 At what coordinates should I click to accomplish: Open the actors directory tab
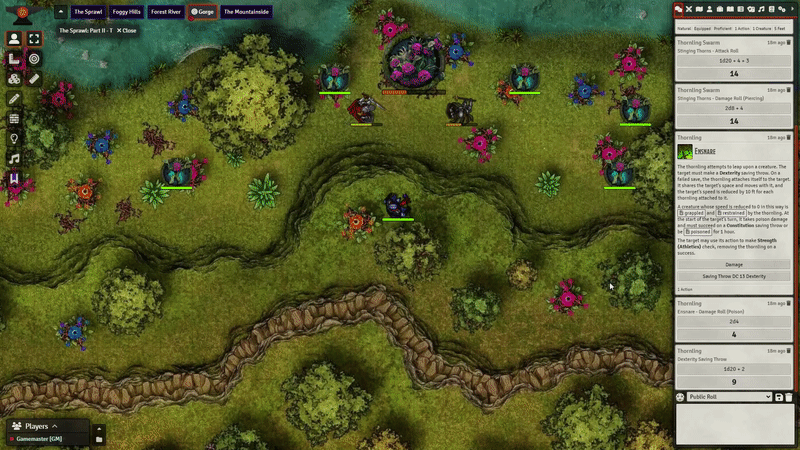(710, 9)
